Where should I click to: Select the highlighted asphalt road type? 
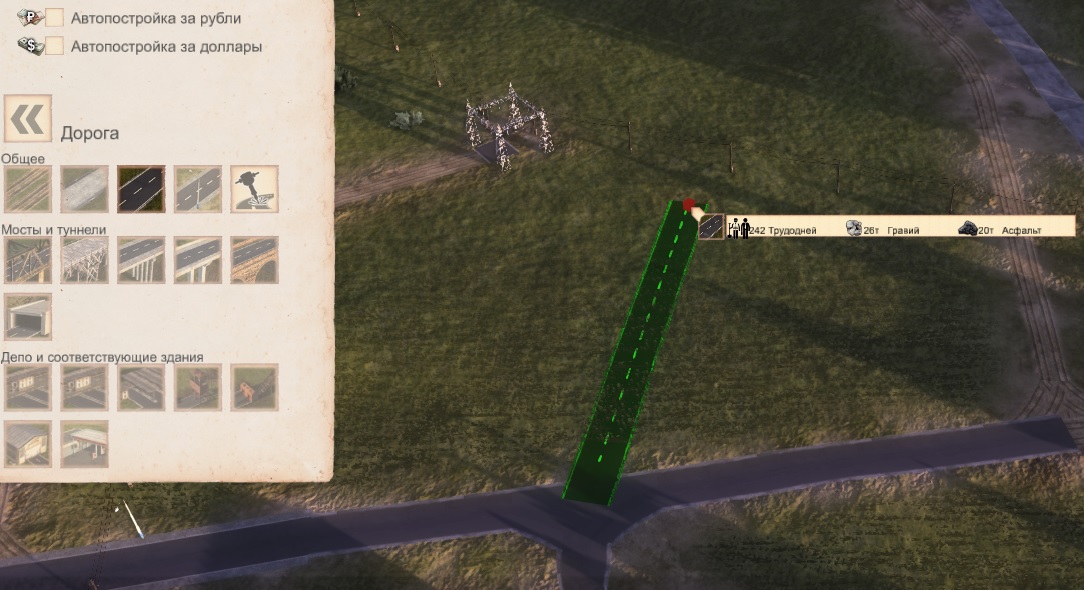141,189
